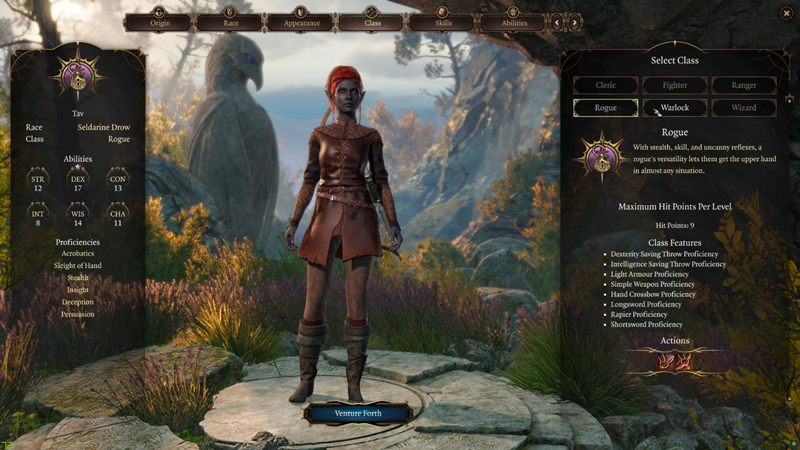Choose the Cleric class
This screenshot has width=800, height=450.
(x=606, y=86)
